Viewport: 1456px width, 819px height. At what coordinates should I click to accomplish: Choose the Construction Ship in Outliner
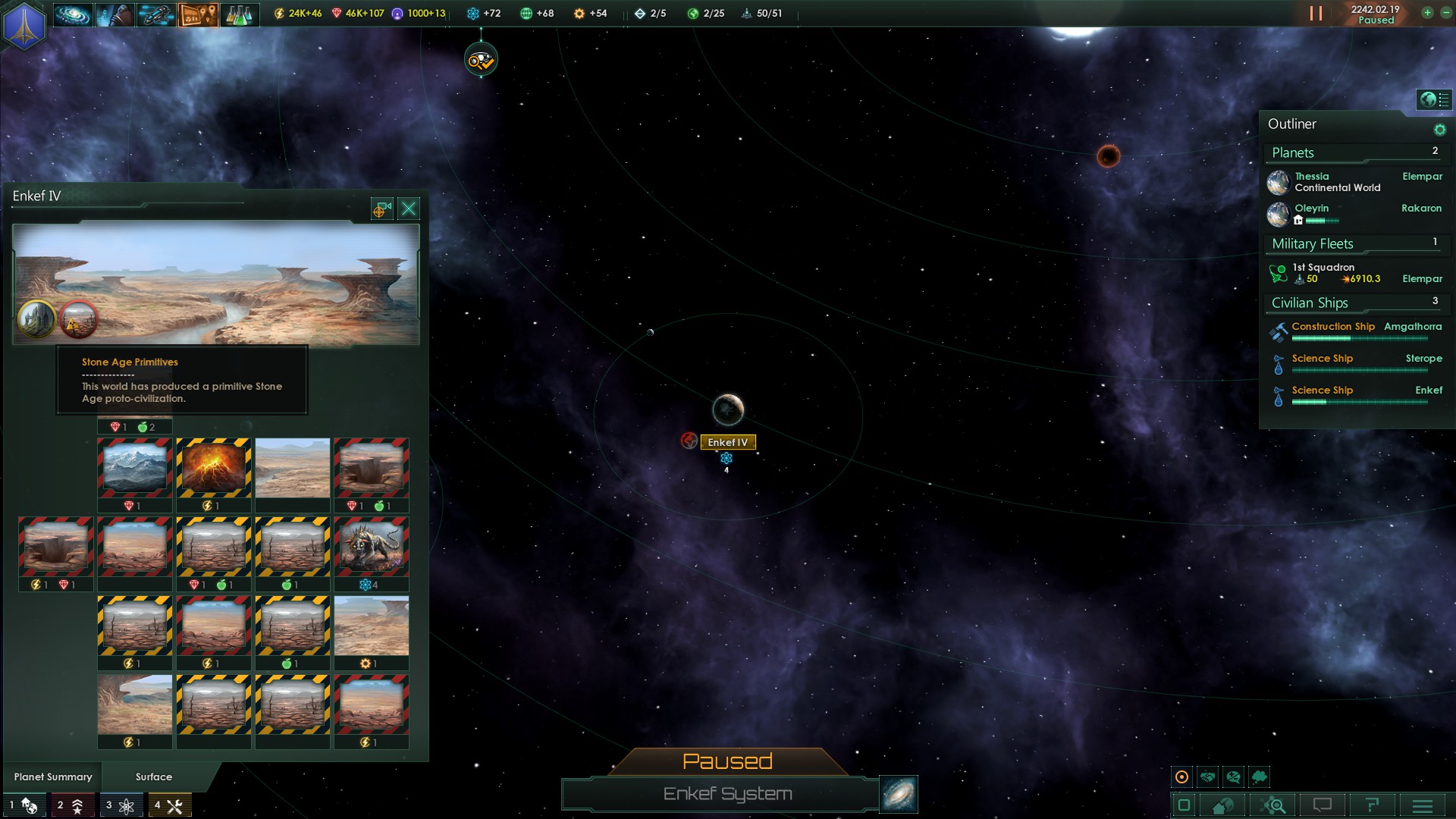pyautogui.click(x=1333, y=327)
